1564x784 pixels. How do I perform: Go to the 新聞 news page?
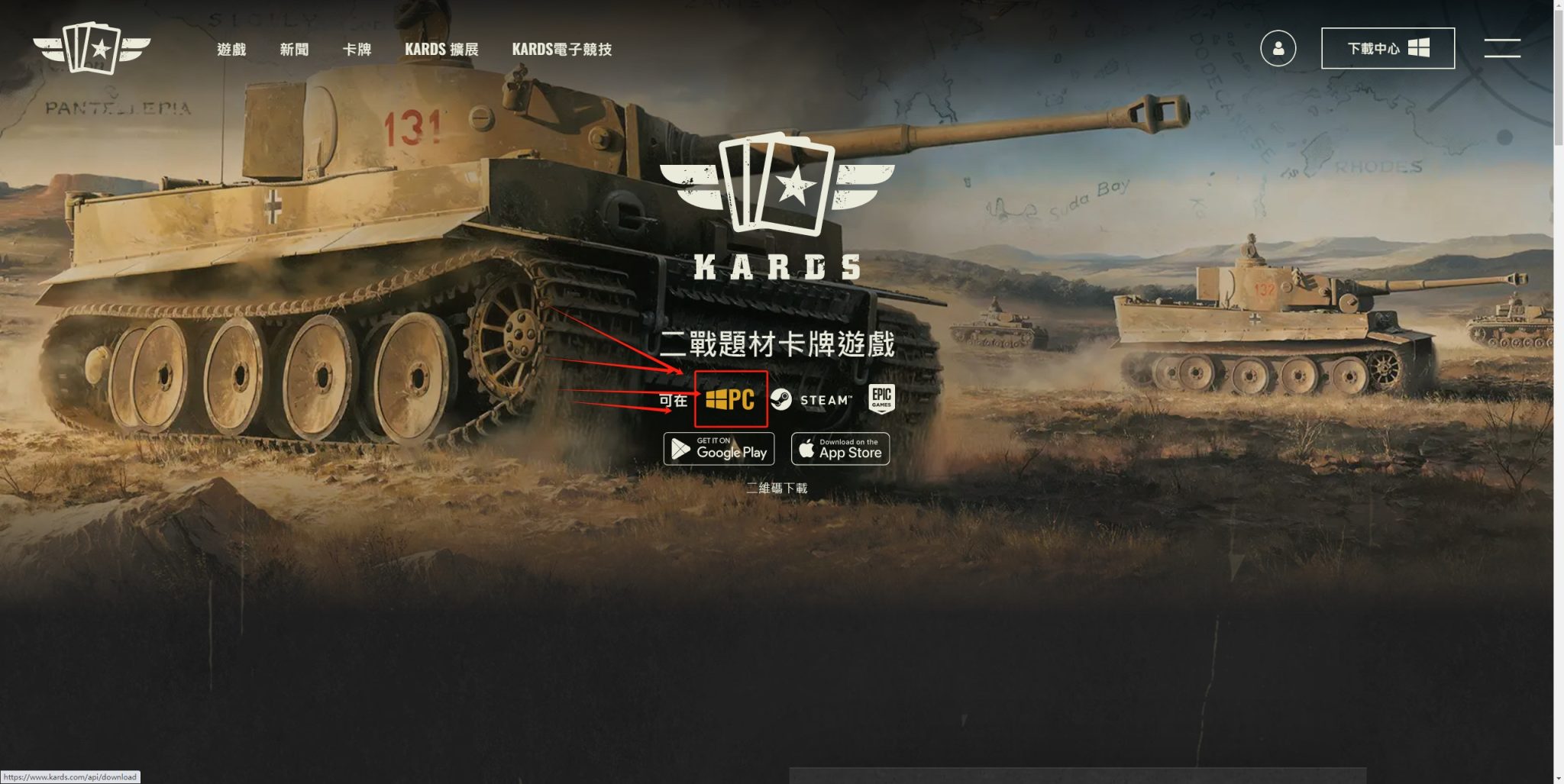(294, 50)
